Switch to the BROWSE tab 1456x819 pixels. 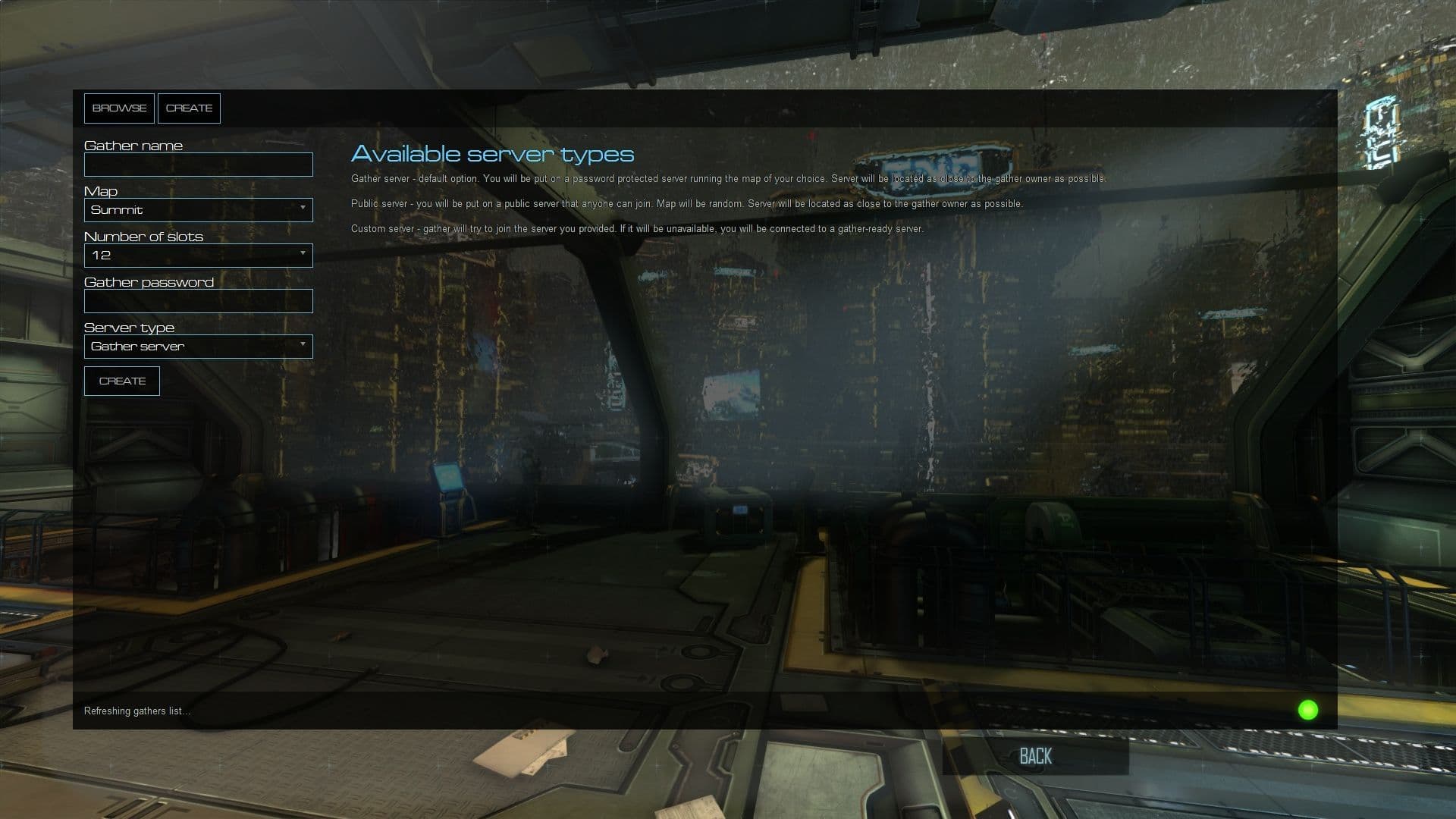coord(119,108)
